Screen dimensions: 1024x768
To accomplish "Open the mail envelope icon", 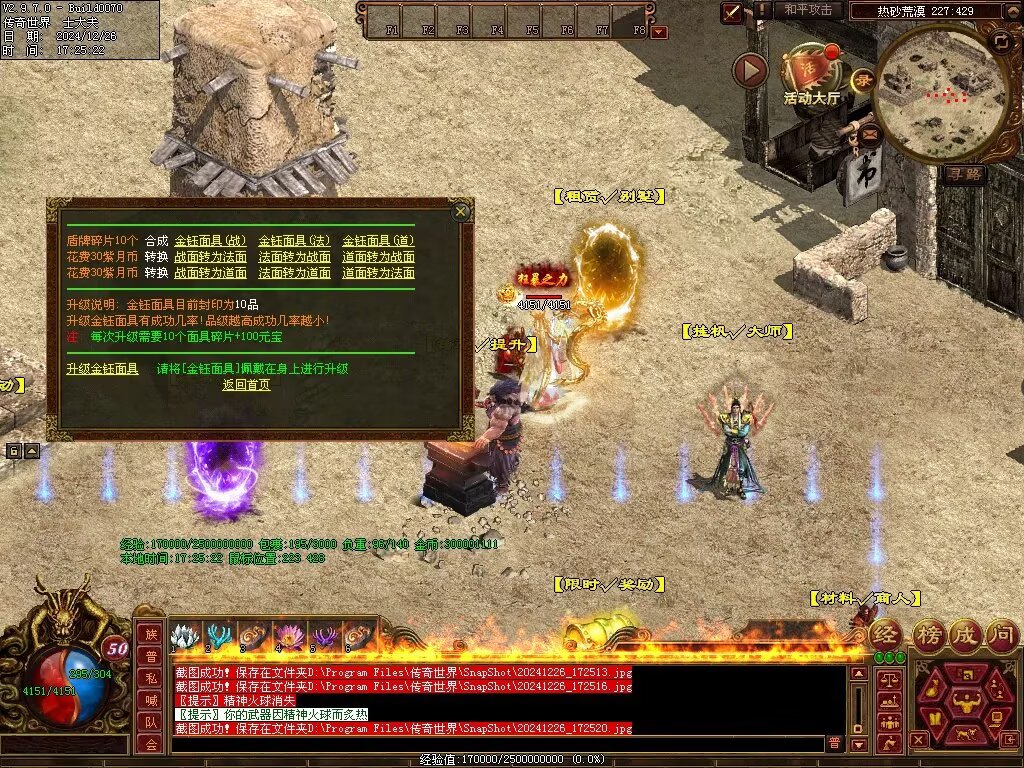I will point(869,131).
